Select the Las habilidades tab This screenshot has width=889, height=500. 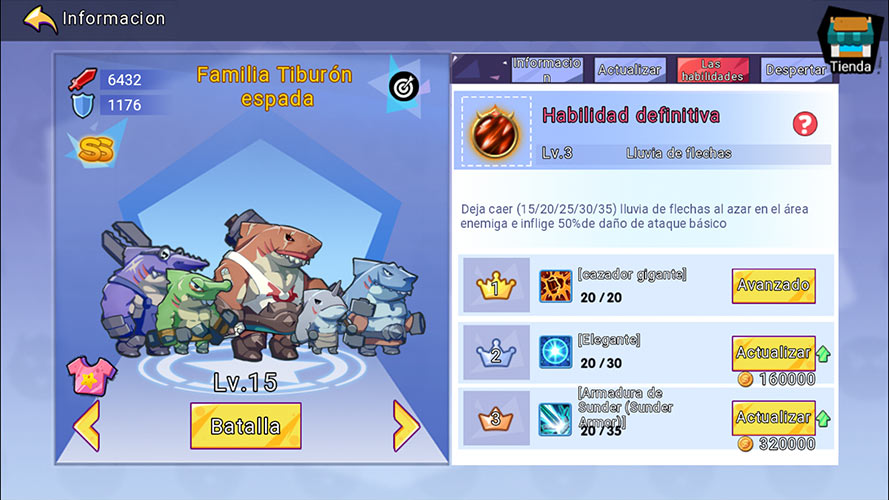[x=712, y=70]
